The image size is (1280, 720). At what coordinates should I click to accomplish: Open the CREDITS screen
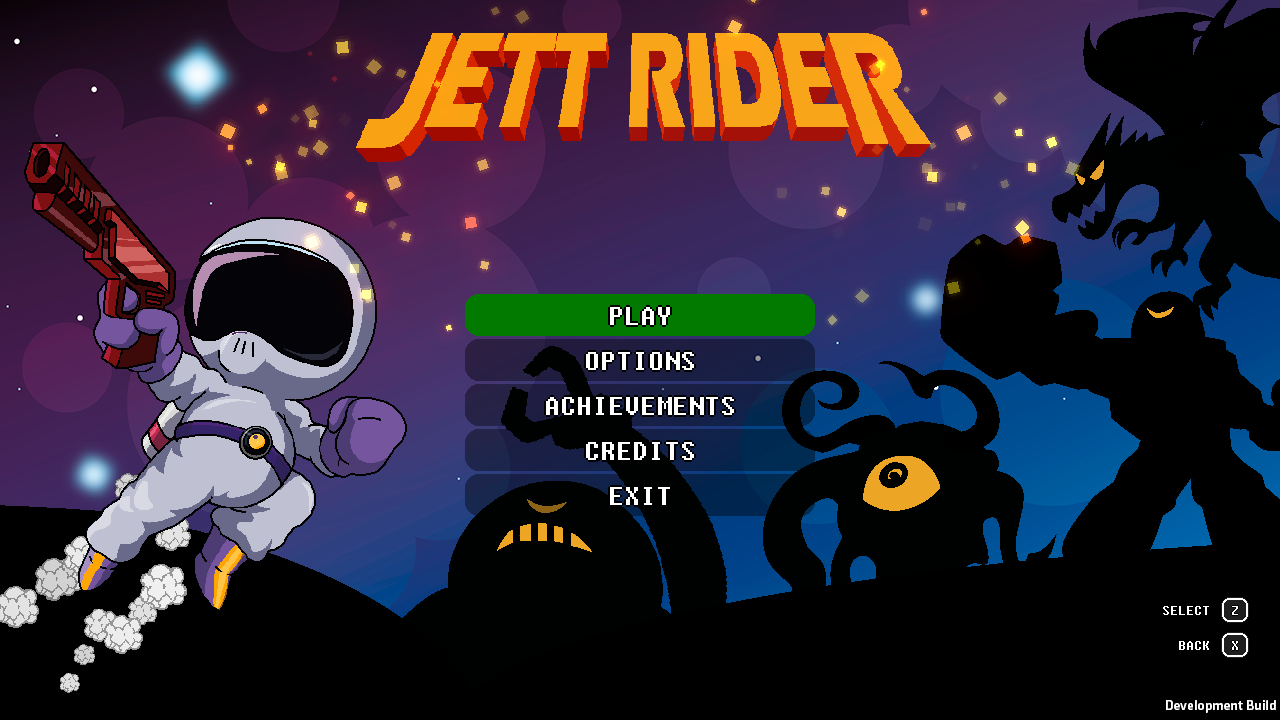pyautogui.click(x=638, y=451)
